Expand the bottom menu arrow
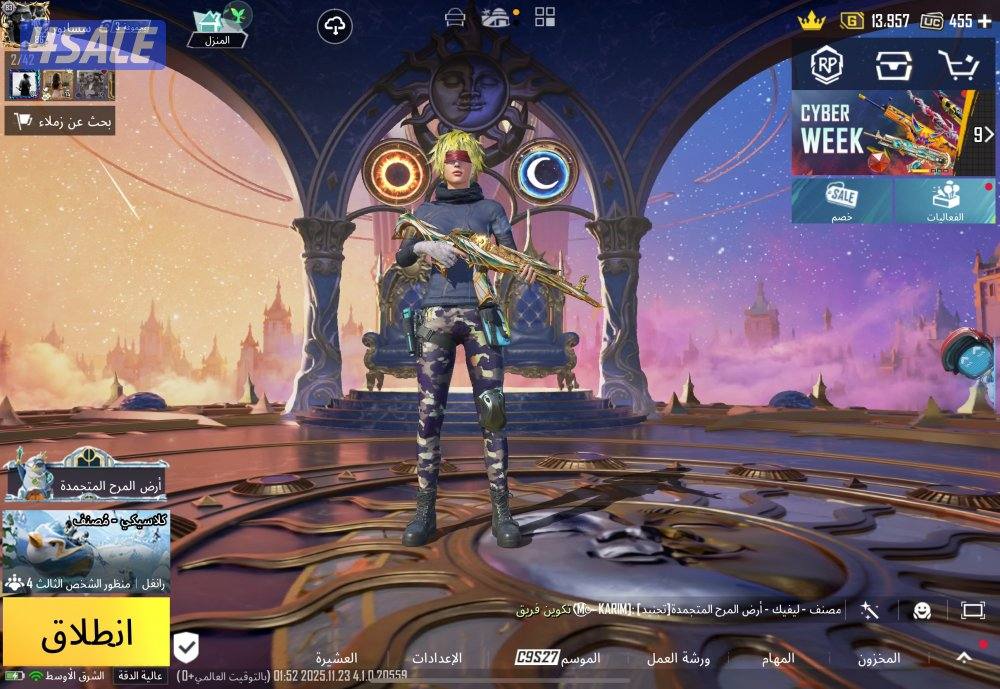 click(x=963, y=657)
